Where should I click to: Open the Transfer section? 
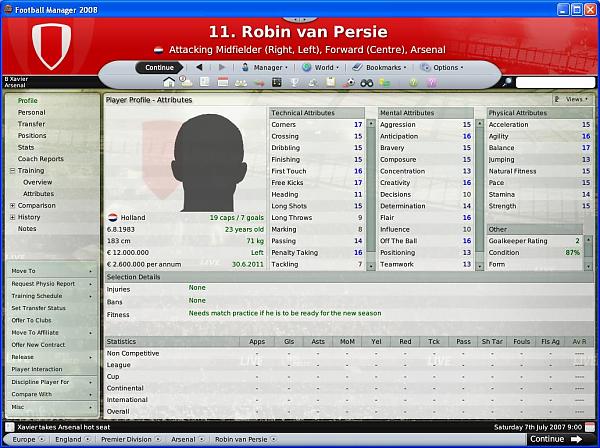(x=32, y=124)
